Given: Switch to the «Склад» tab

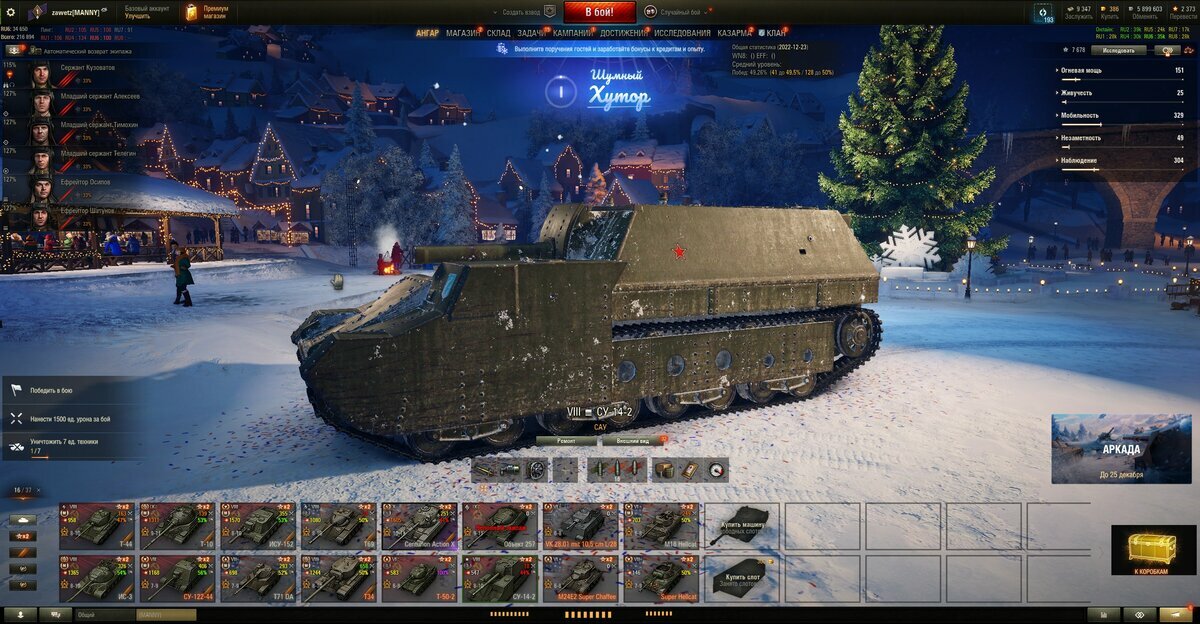Looking at the screenshot, I should (498, 33).
